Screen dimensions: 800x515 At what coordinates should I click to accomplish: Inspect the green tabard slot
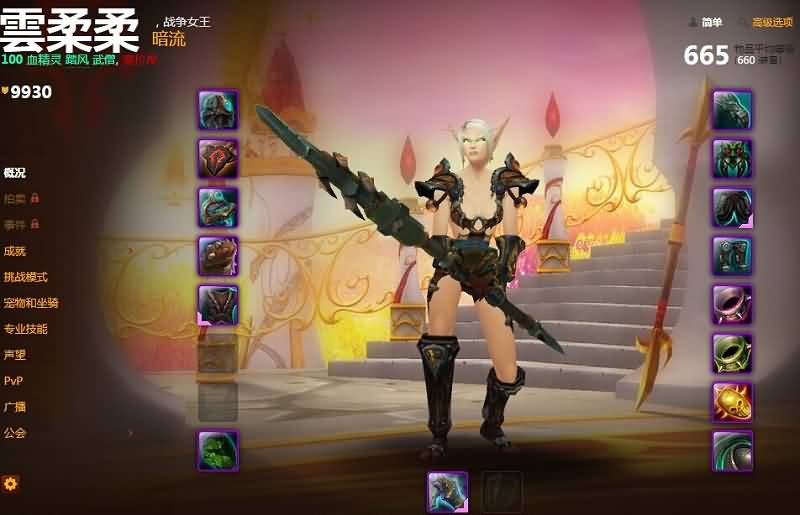coord(217,450)
